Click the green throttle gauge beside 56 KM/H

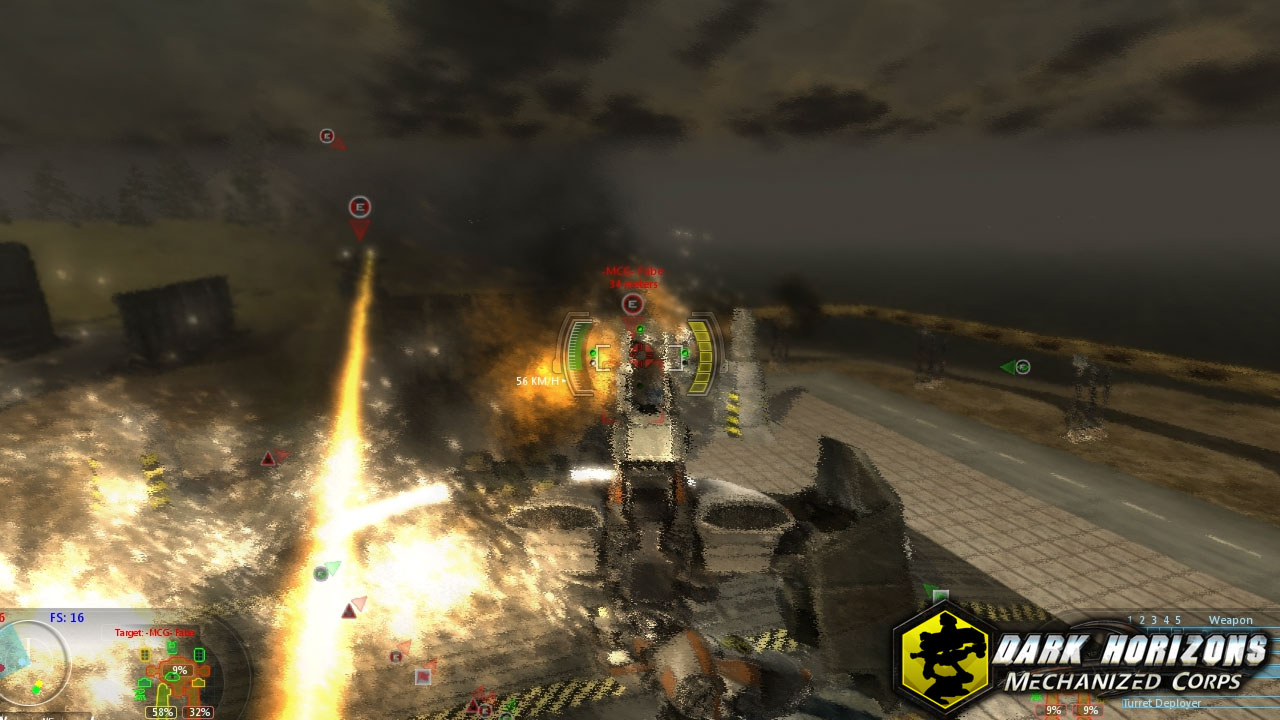578,348
